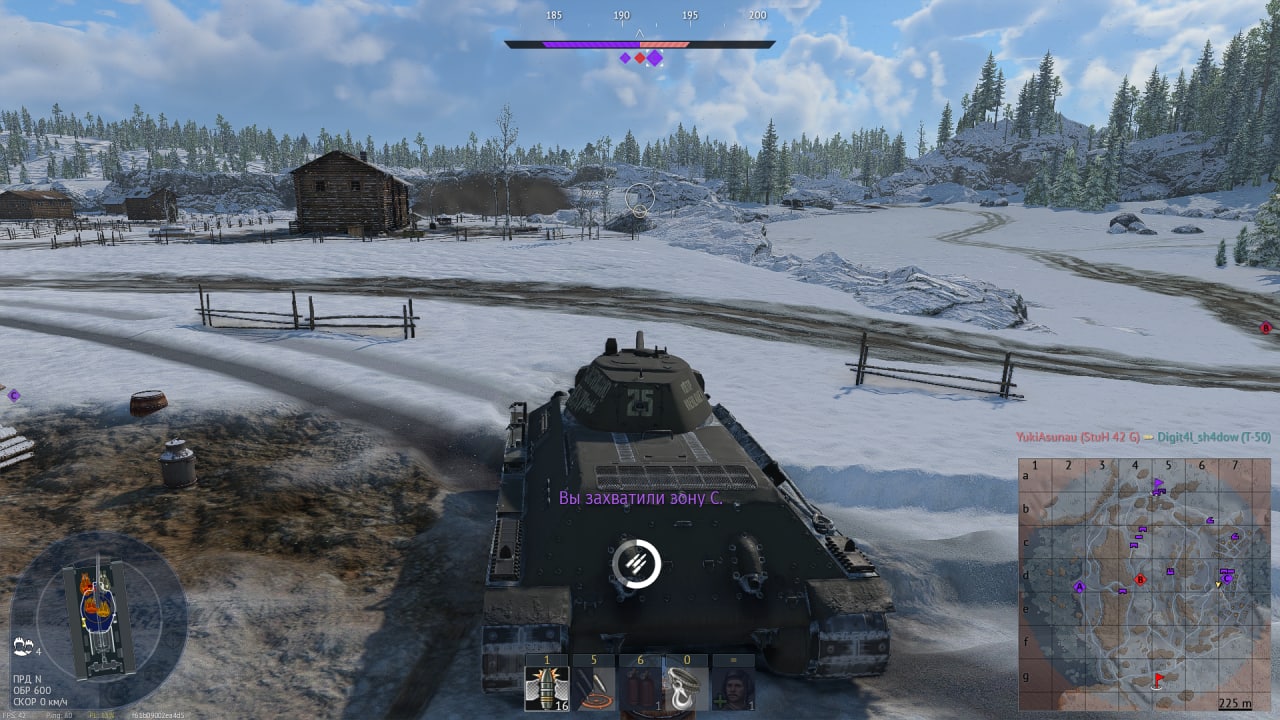Use the fire extinguisher slot

click(x=640, y=688)
